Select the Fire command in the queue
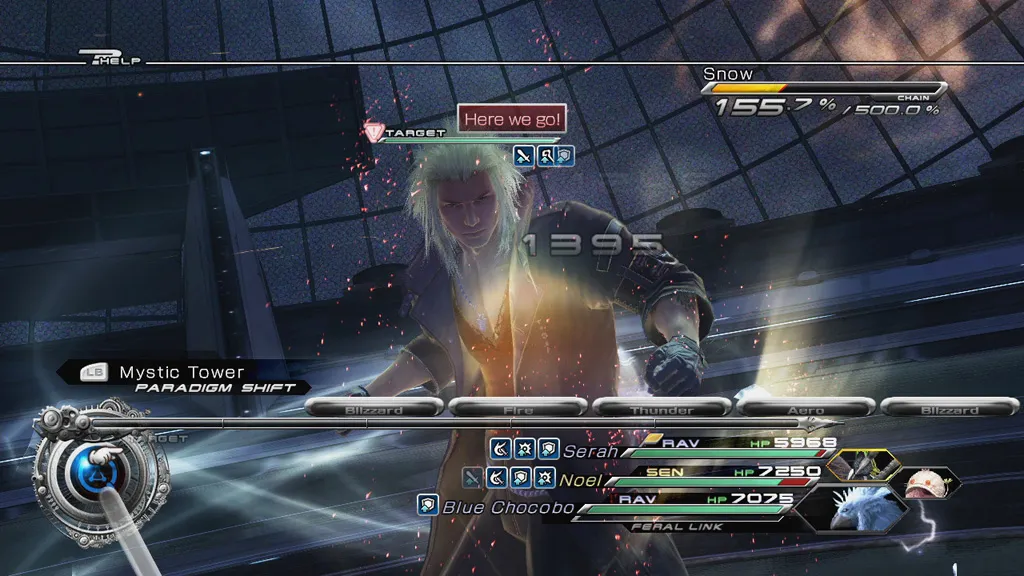Viewport: 1024px width, 576px height. (x=517, y=408)
